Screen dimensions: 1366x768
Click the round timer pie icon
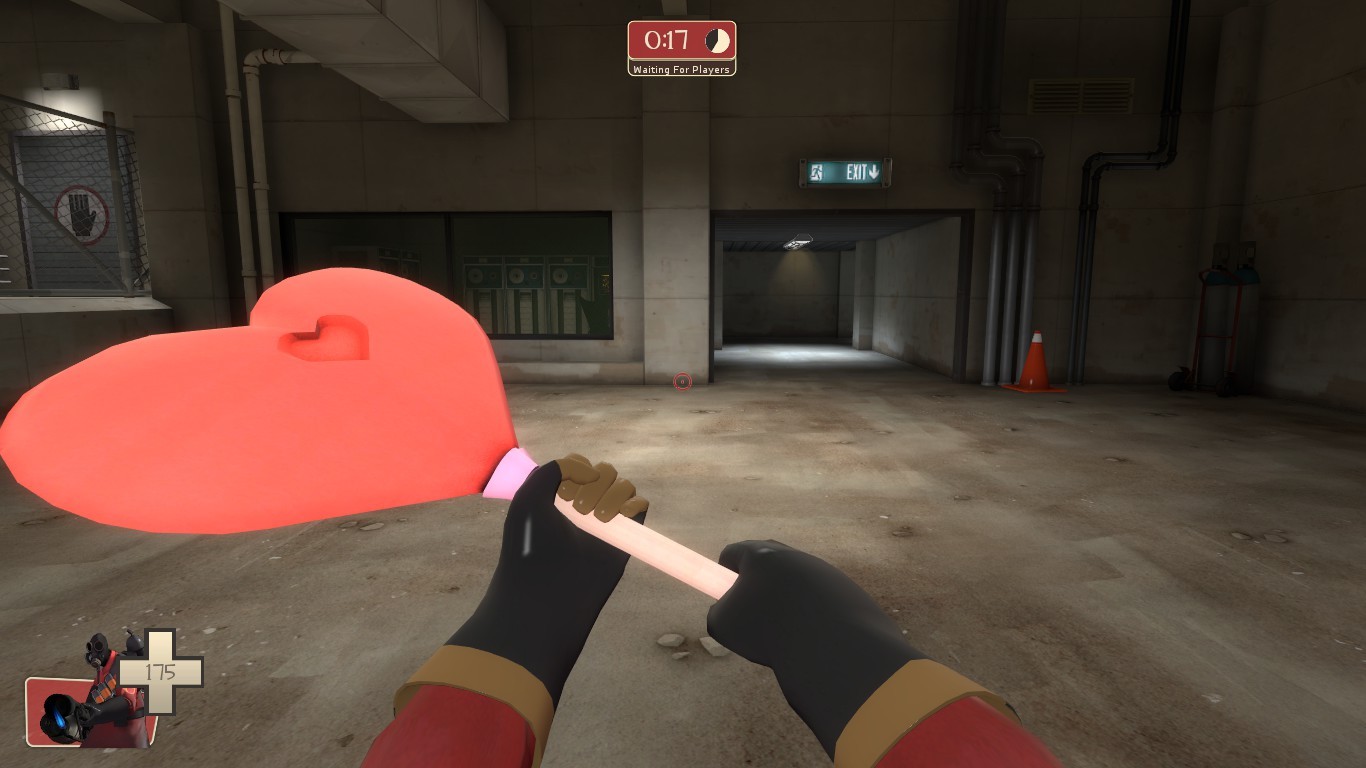point(716,43)
